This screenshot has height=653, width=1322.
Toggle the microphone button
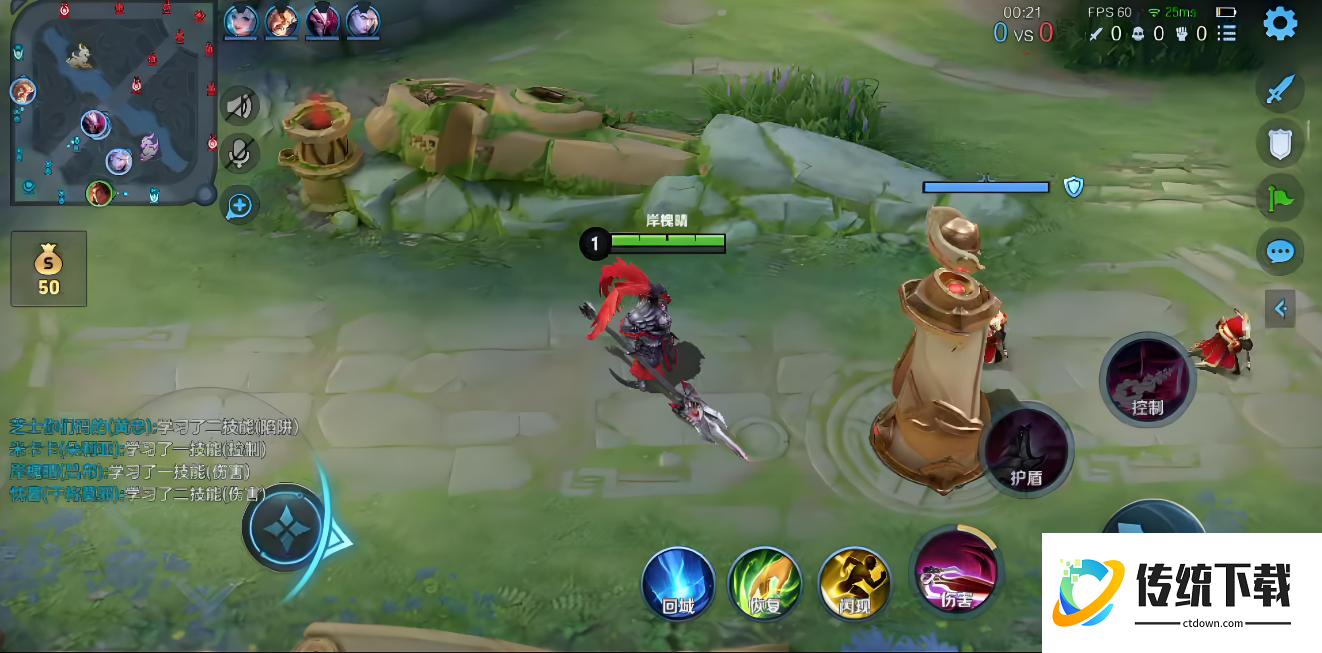(x=239, y=153)
